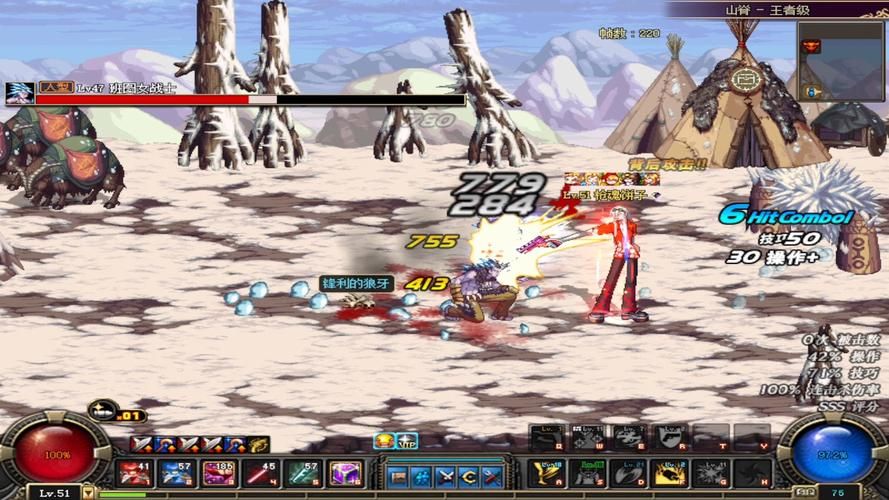Screen dimensions: 889x500
Task: Use the pistol skill on key R
Action: [x=669, y=437]
